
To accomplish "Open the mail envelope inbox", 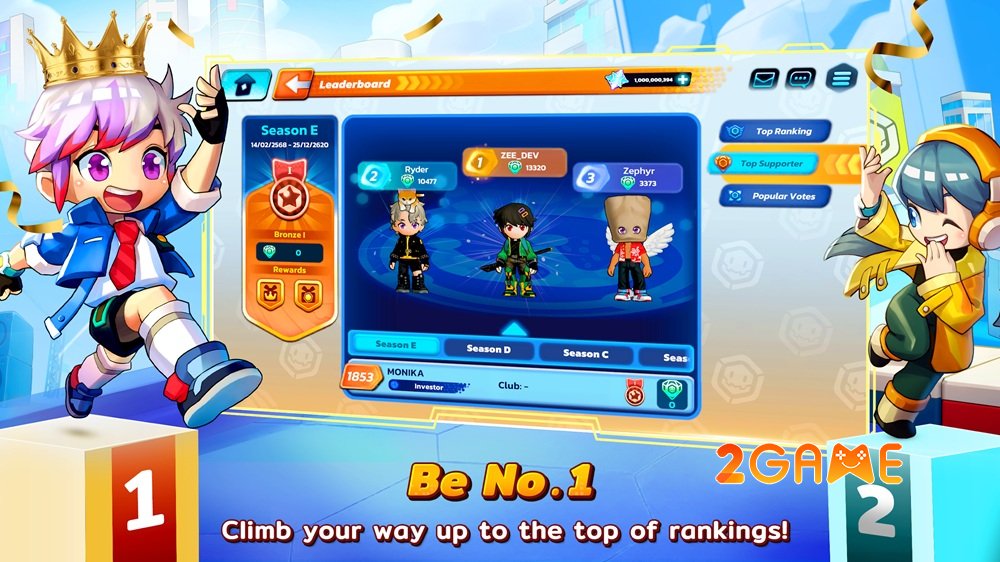I will (764, 78).
